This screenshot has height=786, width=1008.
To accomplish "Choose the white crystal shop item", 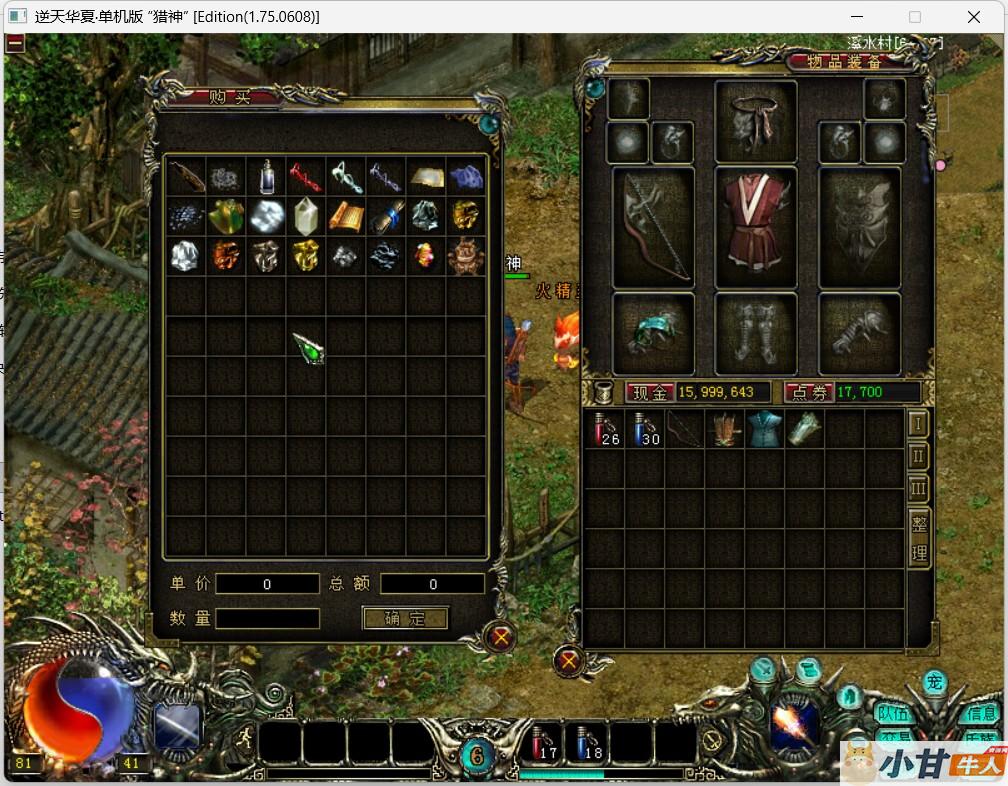I will pyautogui.click(x=306, y=216).
